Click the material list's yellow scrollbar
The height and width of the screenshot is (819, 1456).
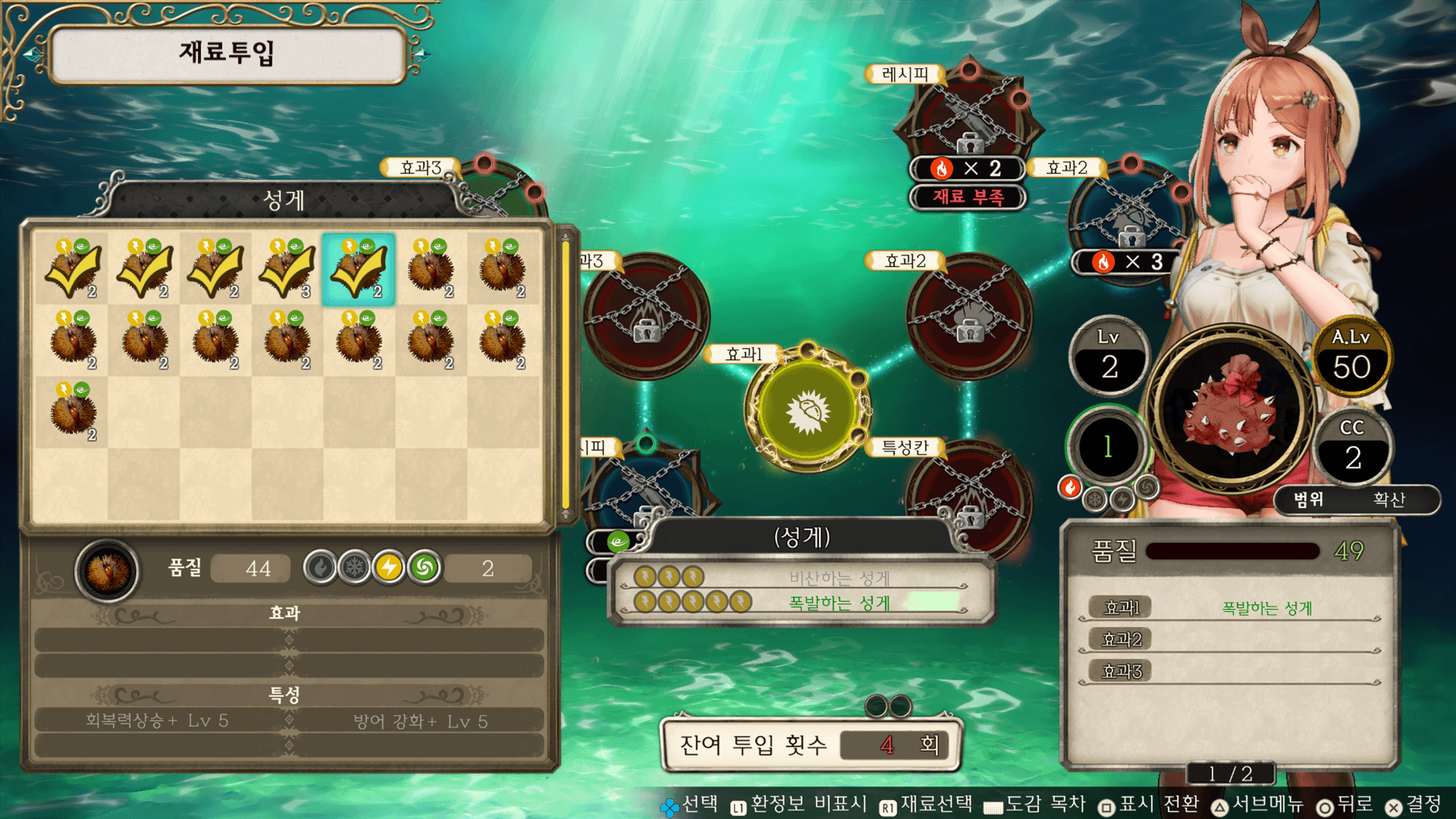(565, 375)
